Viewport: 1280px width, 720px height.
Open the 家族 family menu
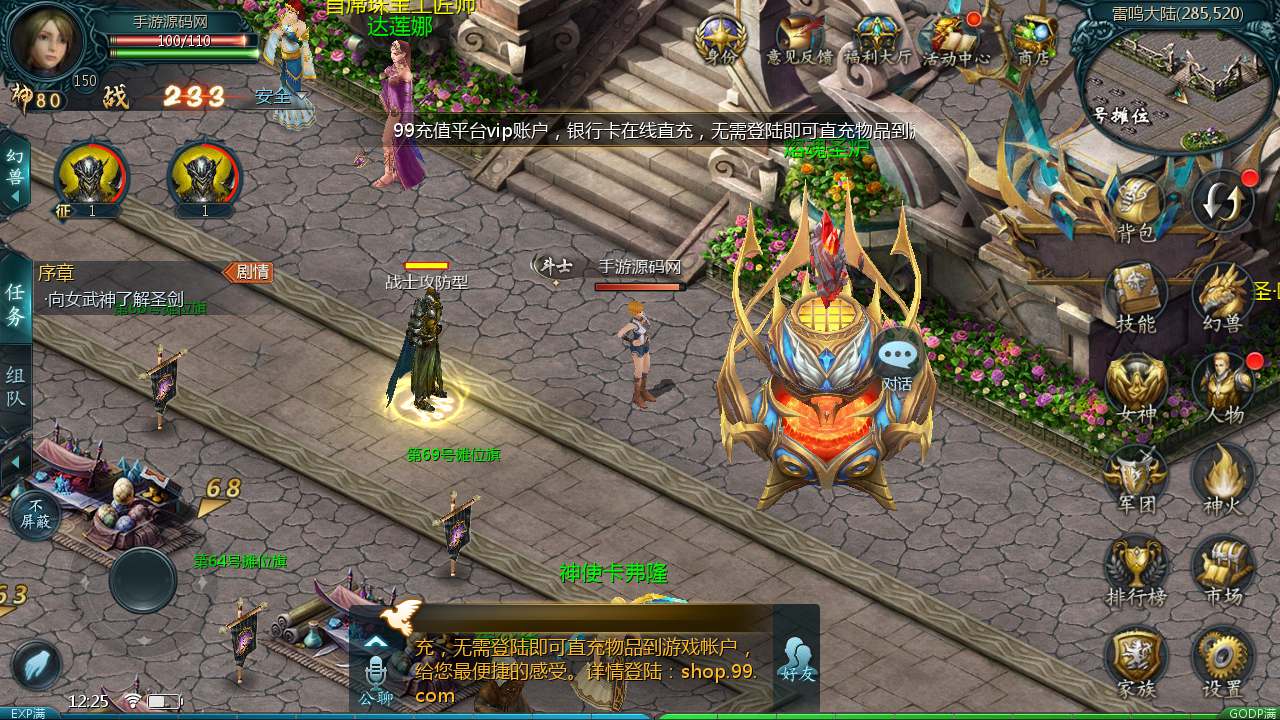(x=1136, y=658)
